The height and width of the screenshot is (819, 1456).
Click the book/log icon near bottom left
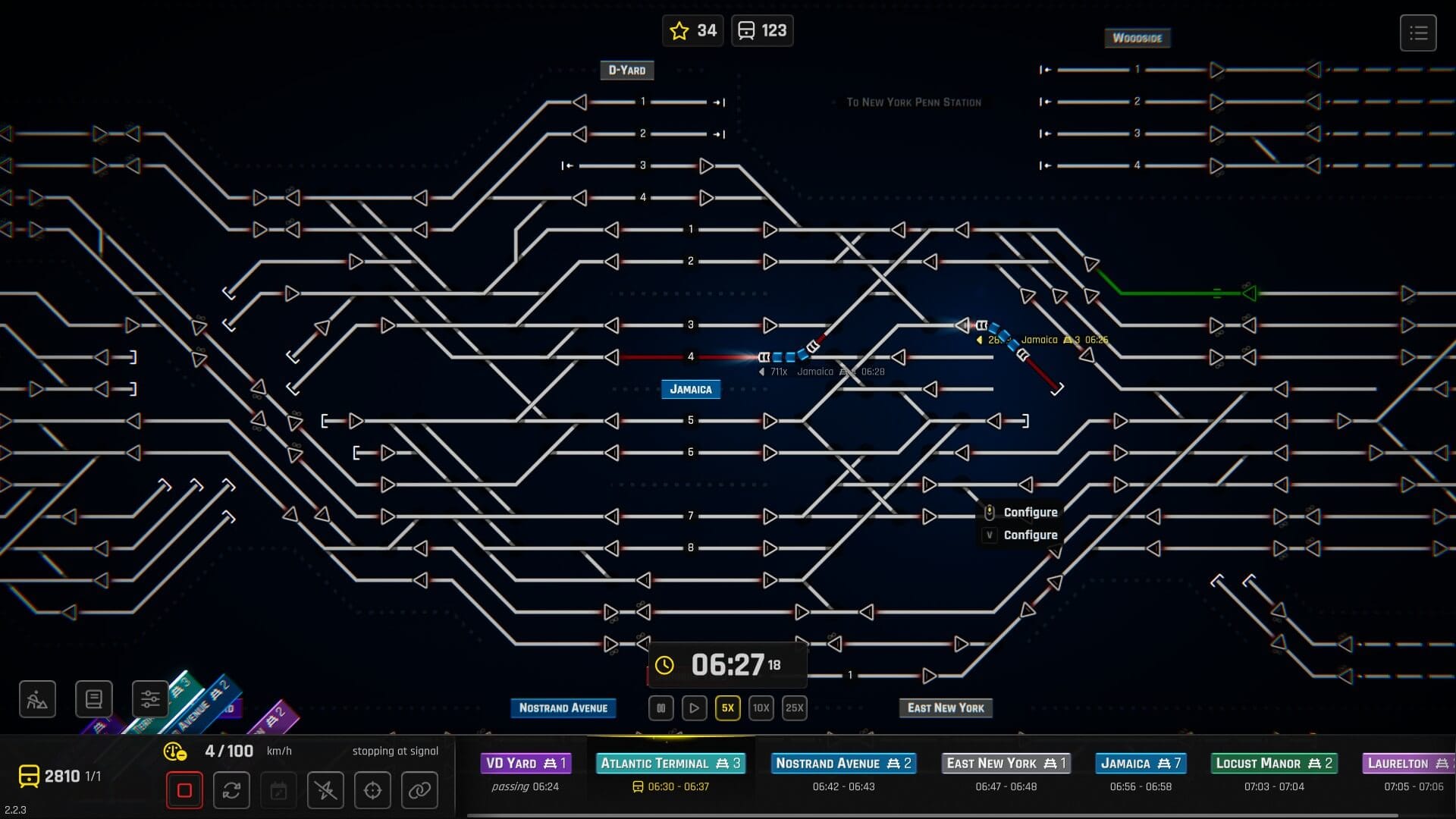93,698
